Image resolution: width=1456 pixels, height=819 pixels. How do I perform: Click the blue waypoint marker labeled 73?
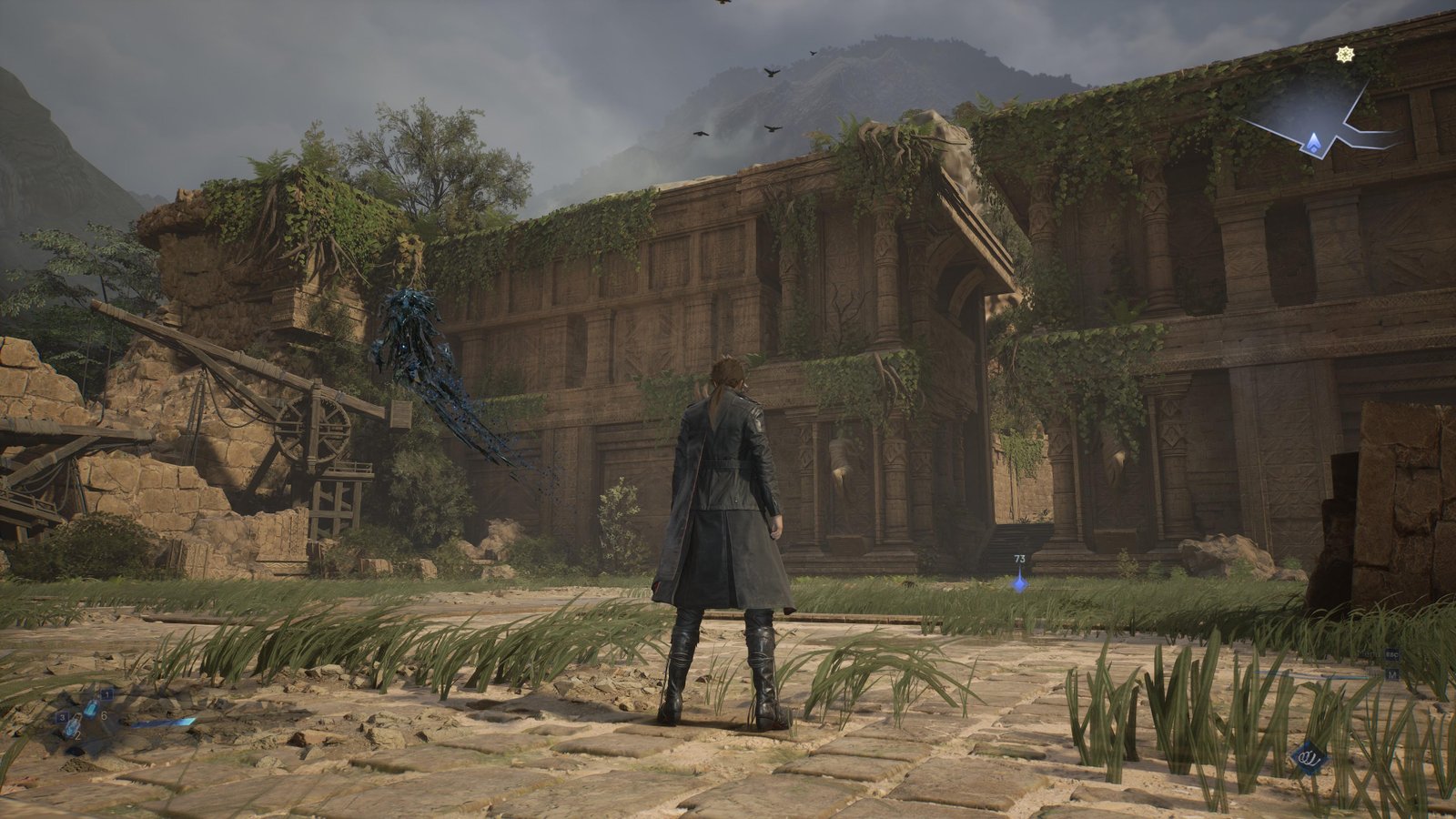1020,582
